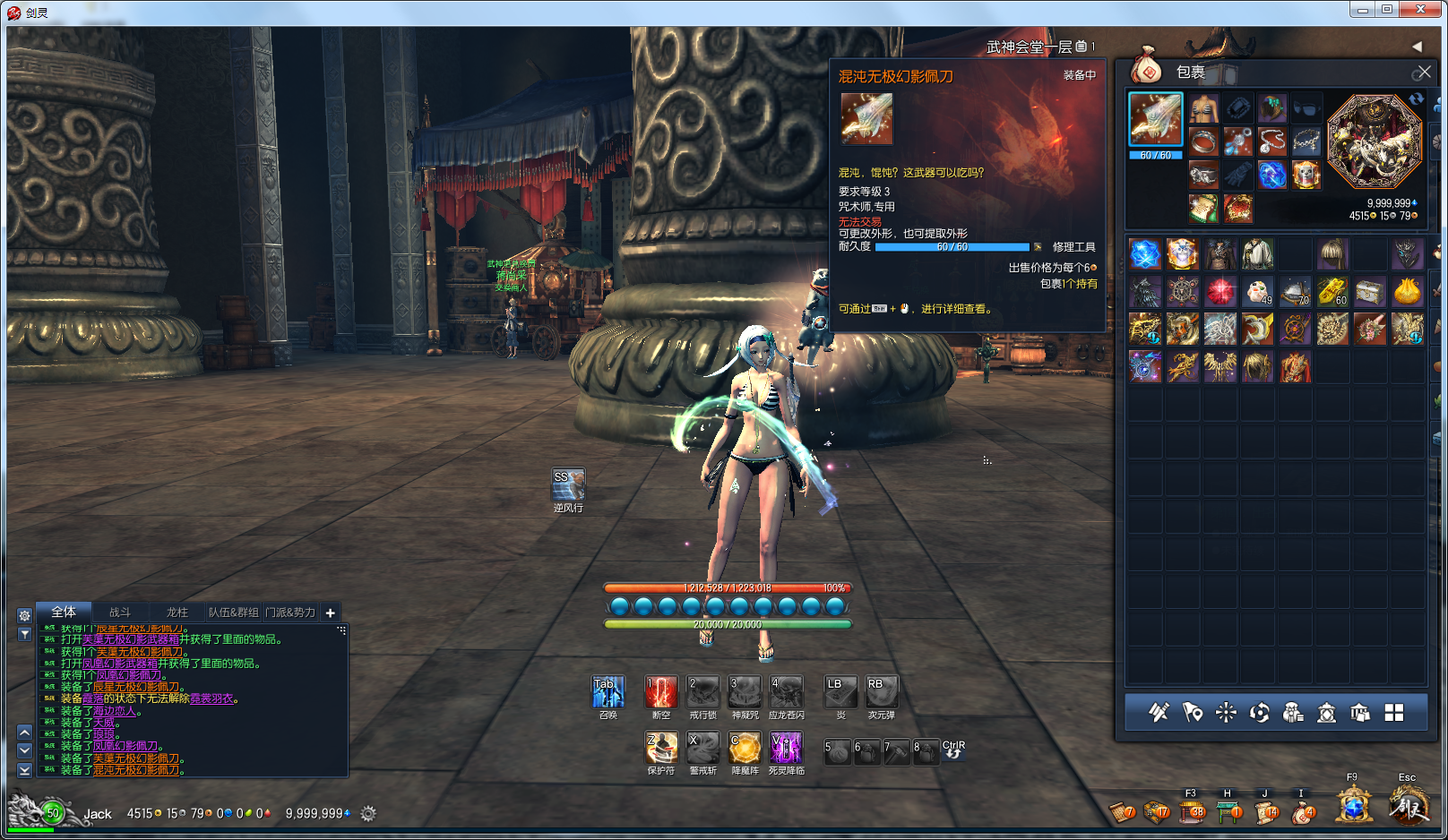This screenshot has height=840, width=1448.
Task: Select the equipped weapon slot showing 60/60
Action: coord(1156,119)
